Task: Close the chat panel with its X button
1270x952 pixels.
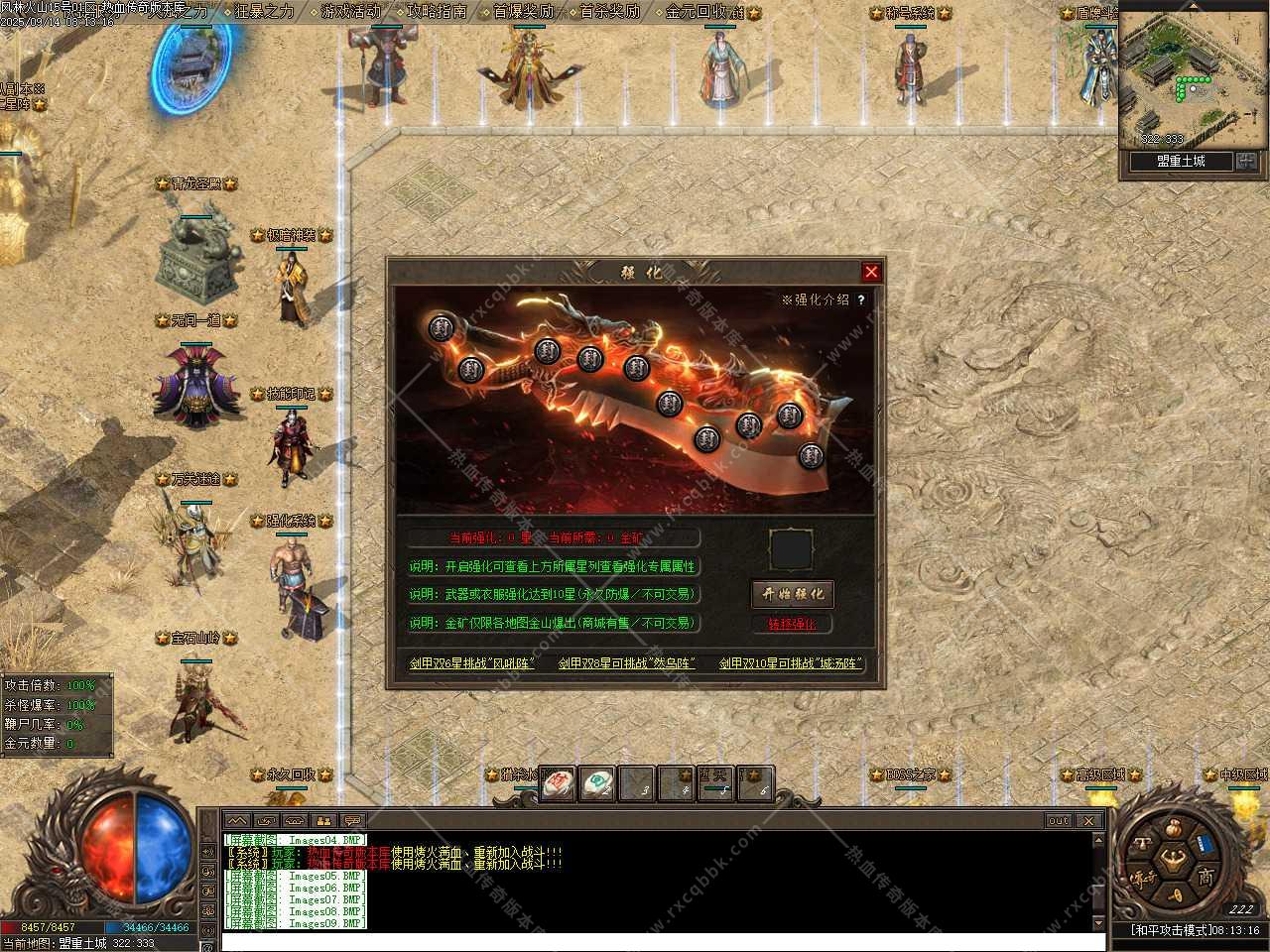Action: [1088, 821]
